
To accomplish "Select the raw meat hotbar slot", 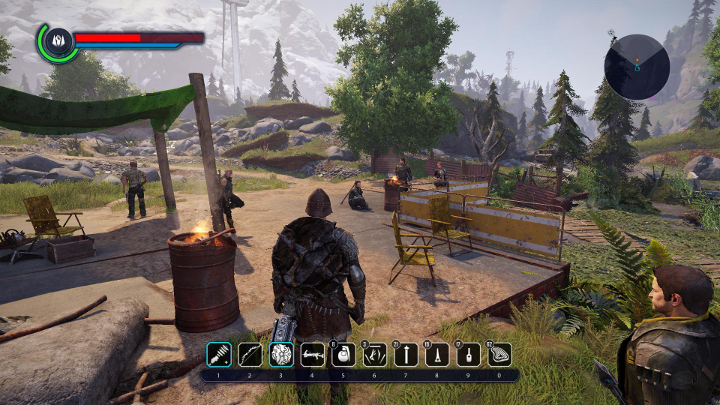I will tap(498, 354).
